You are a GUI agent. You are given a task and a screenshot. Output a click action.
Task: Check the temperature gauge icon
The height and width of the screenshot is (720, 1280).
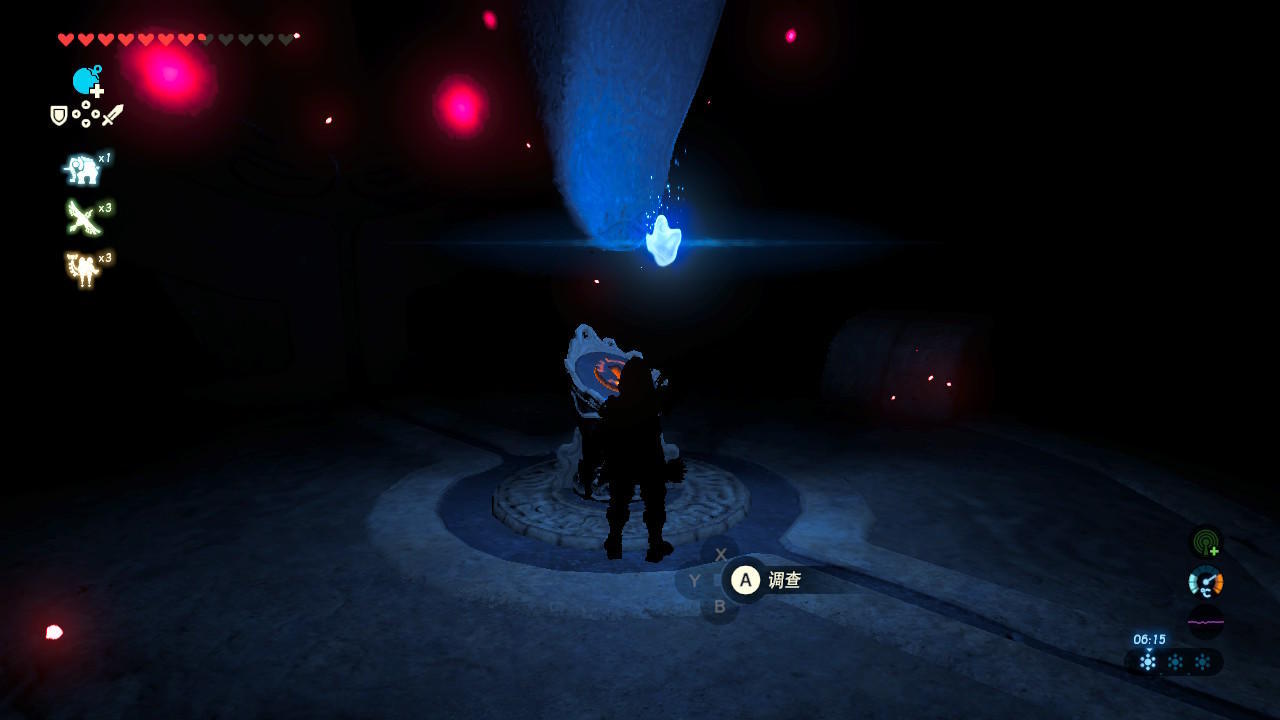(x=1206, y=582)
